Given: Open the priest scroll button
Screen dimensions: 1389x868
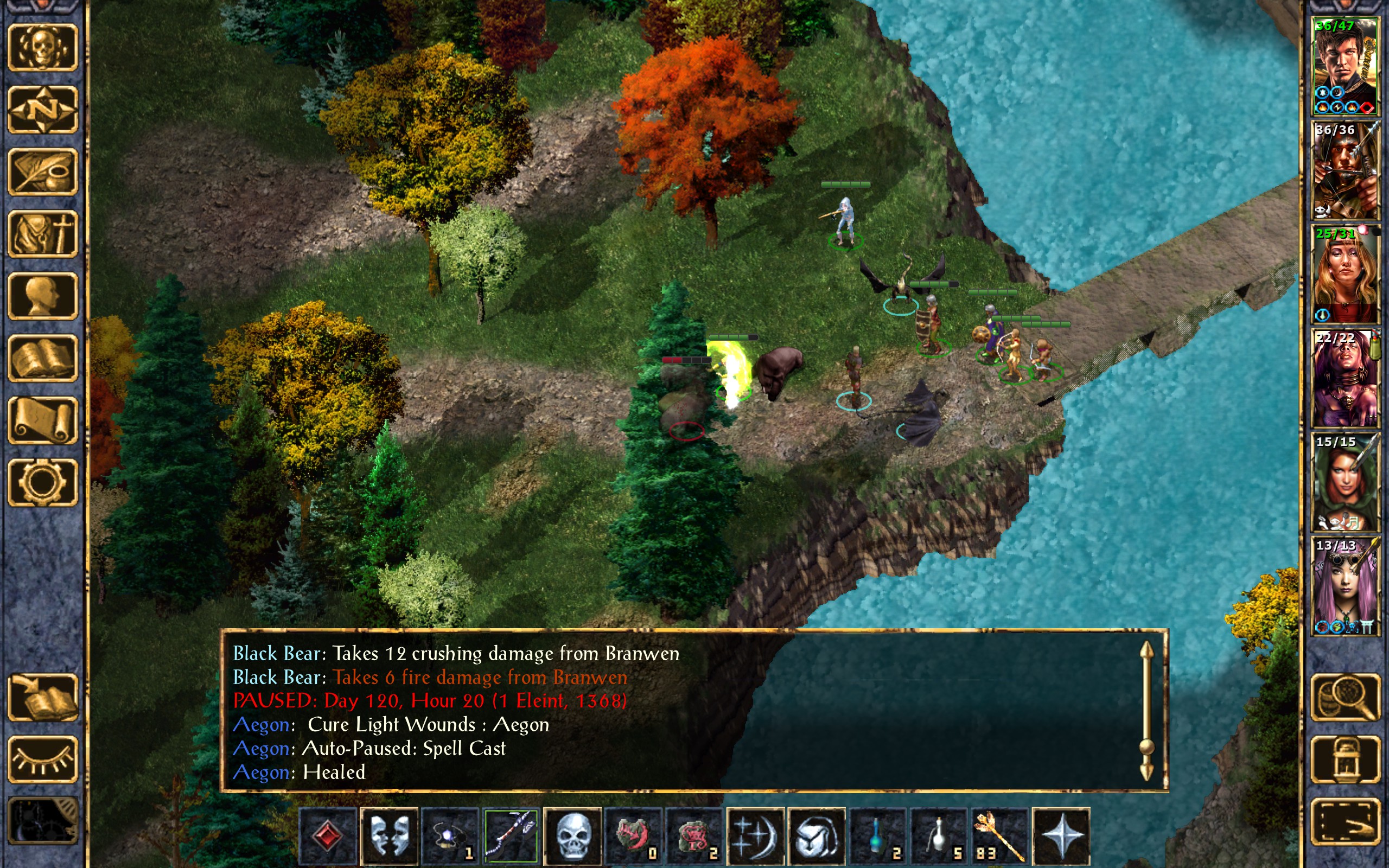Looking at the screenshot, I should 42,420.
